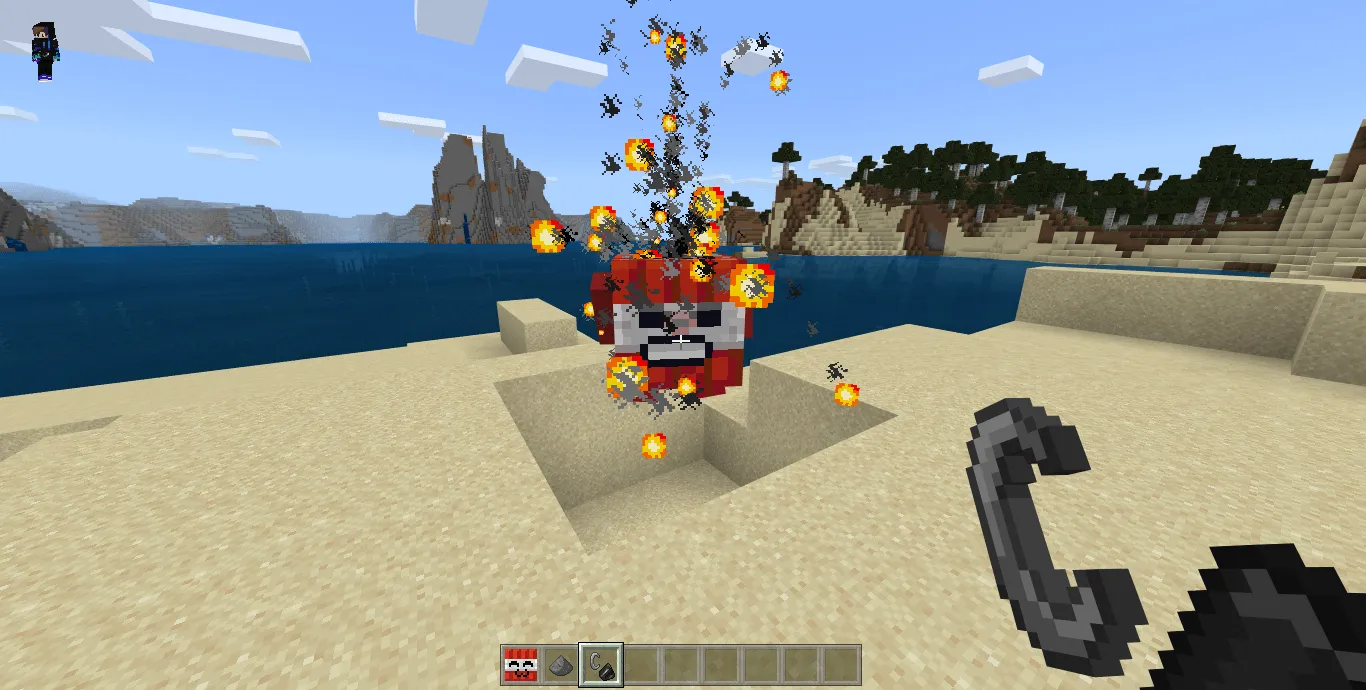1366x690 pixels.
Task: Select the TNT block hotbar slot
Action: point(520,664)
